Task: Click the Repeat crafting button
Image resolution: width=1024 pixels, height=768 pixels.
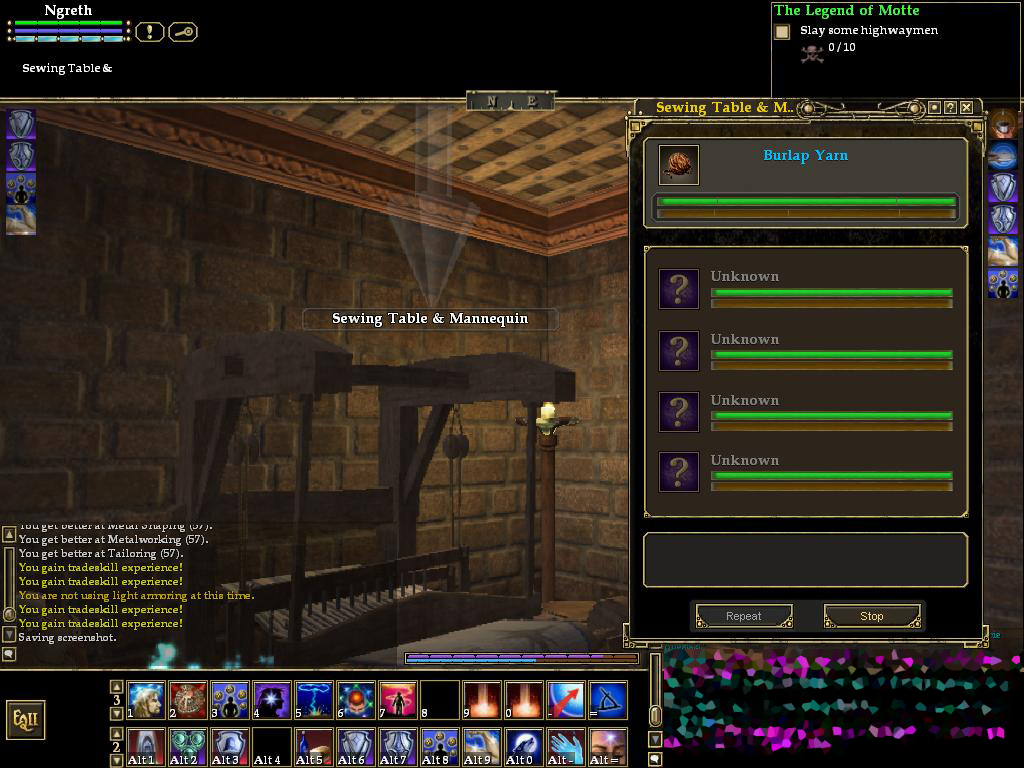Action: (743, 616)
